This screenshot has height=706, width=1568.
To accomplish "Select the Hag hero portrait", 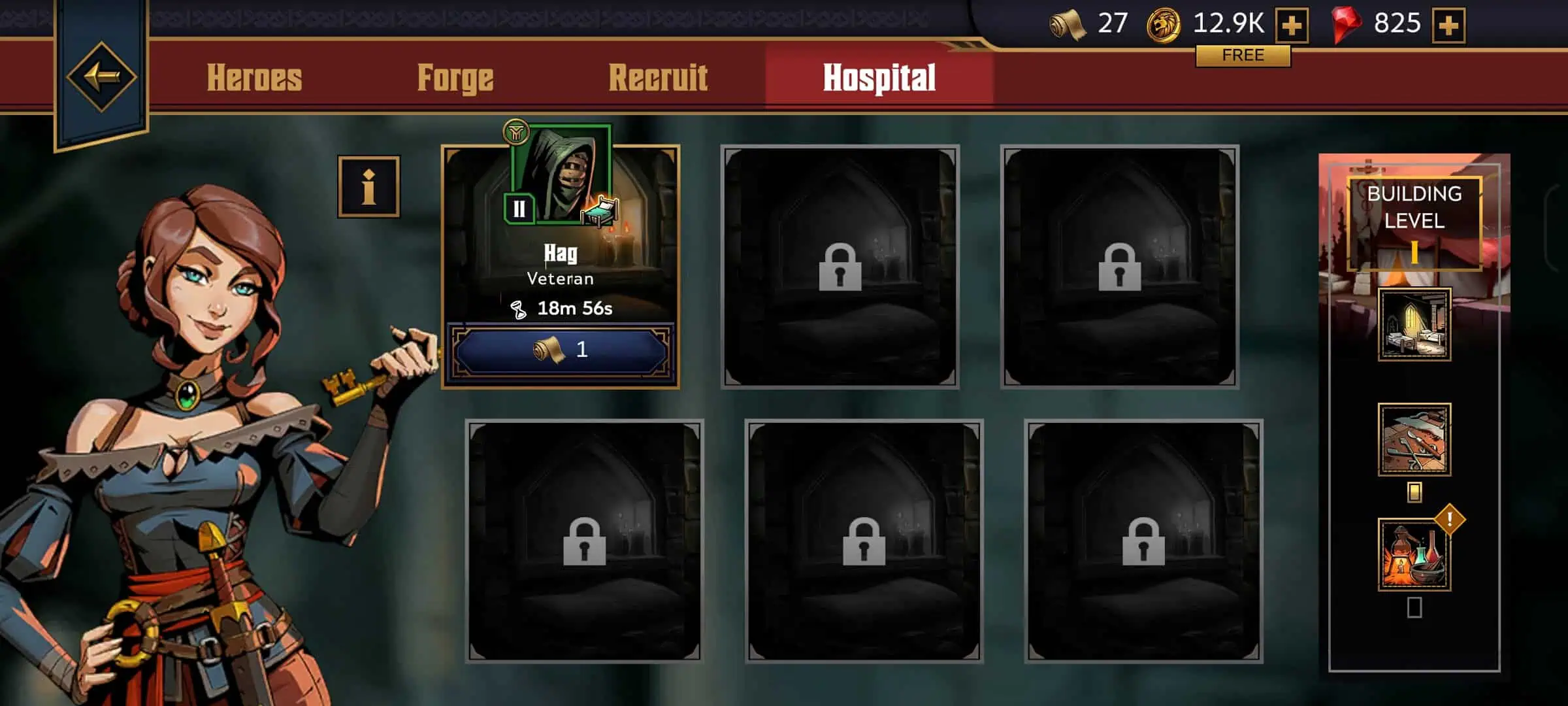I will point(561,175).
